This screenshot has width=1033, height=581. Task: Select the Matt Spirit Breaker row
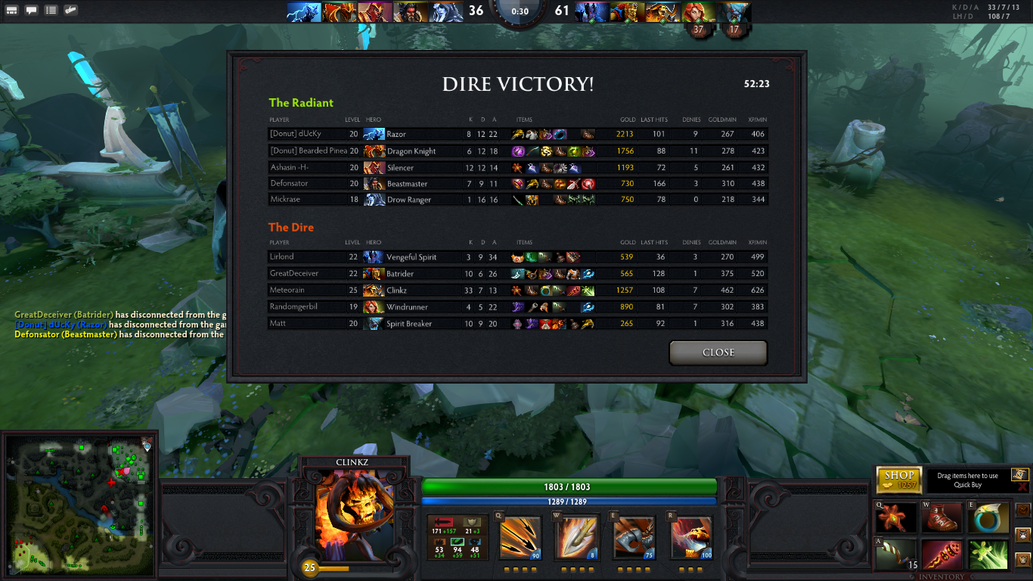518,324
